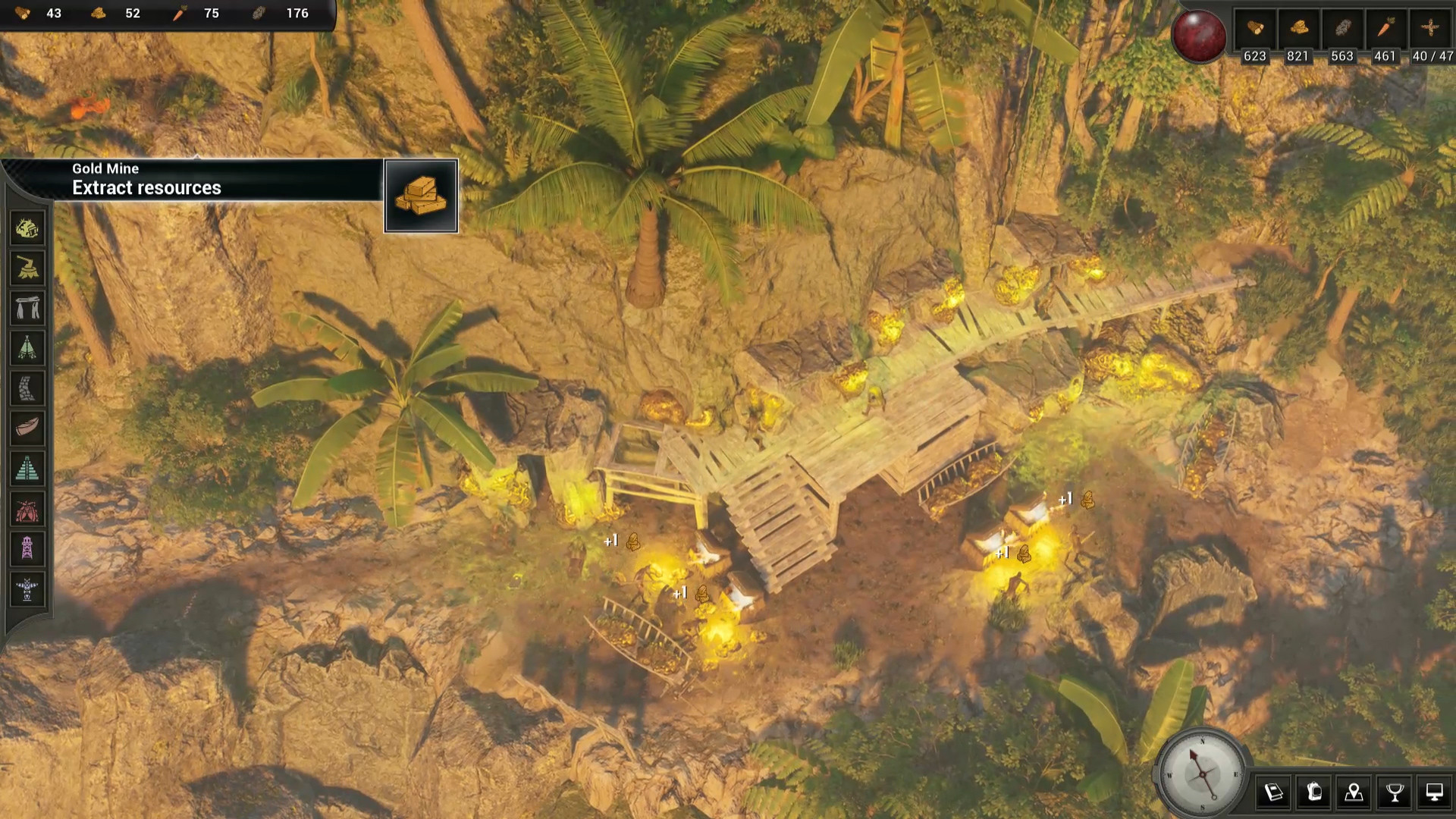Select the tent housing build icon
The height and width of the screenshot is (819, 1456).
[x=27, y=349]
